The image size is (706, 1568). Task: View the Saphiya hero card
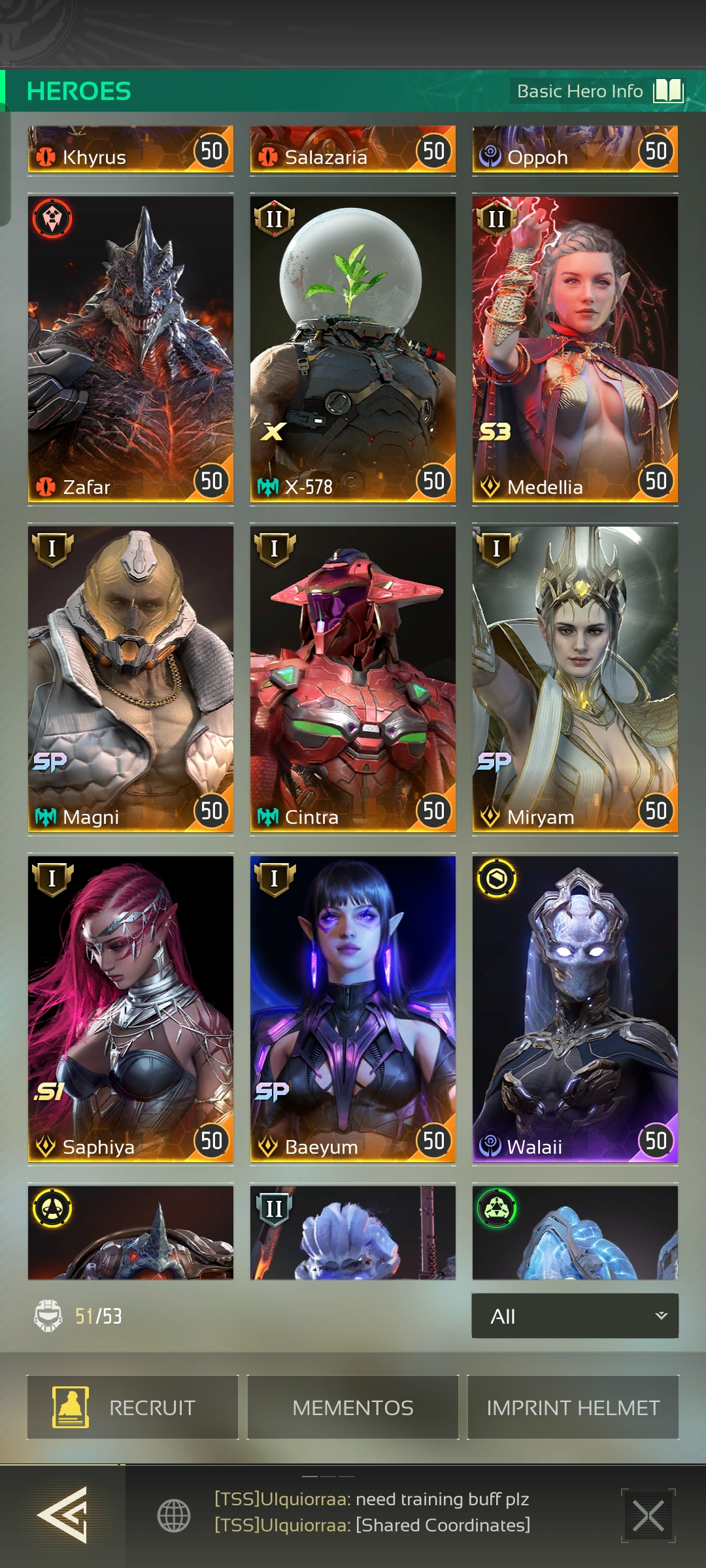131,1009
